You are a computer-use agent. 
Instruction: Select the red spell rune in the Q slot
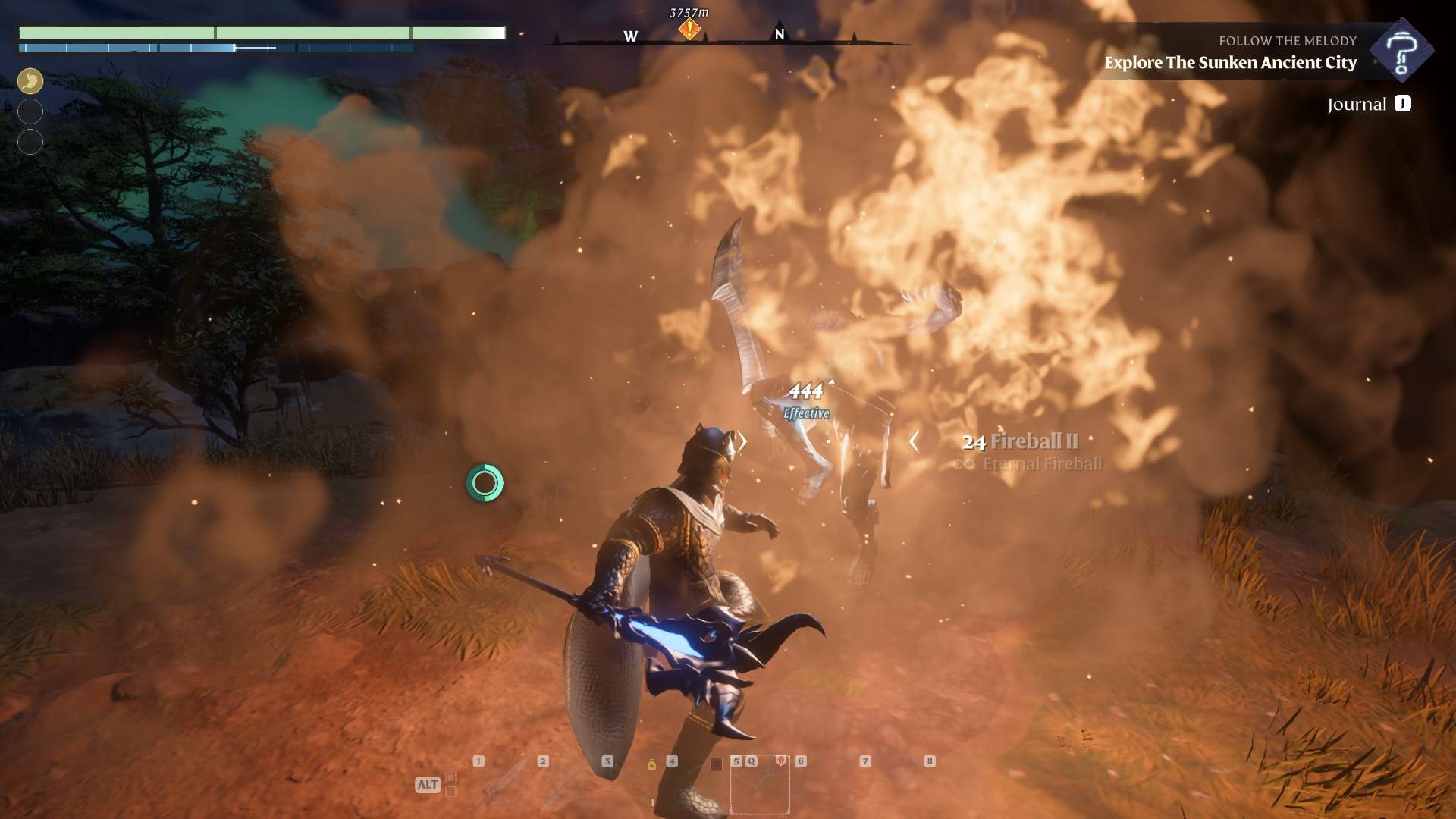pos(780,761)
